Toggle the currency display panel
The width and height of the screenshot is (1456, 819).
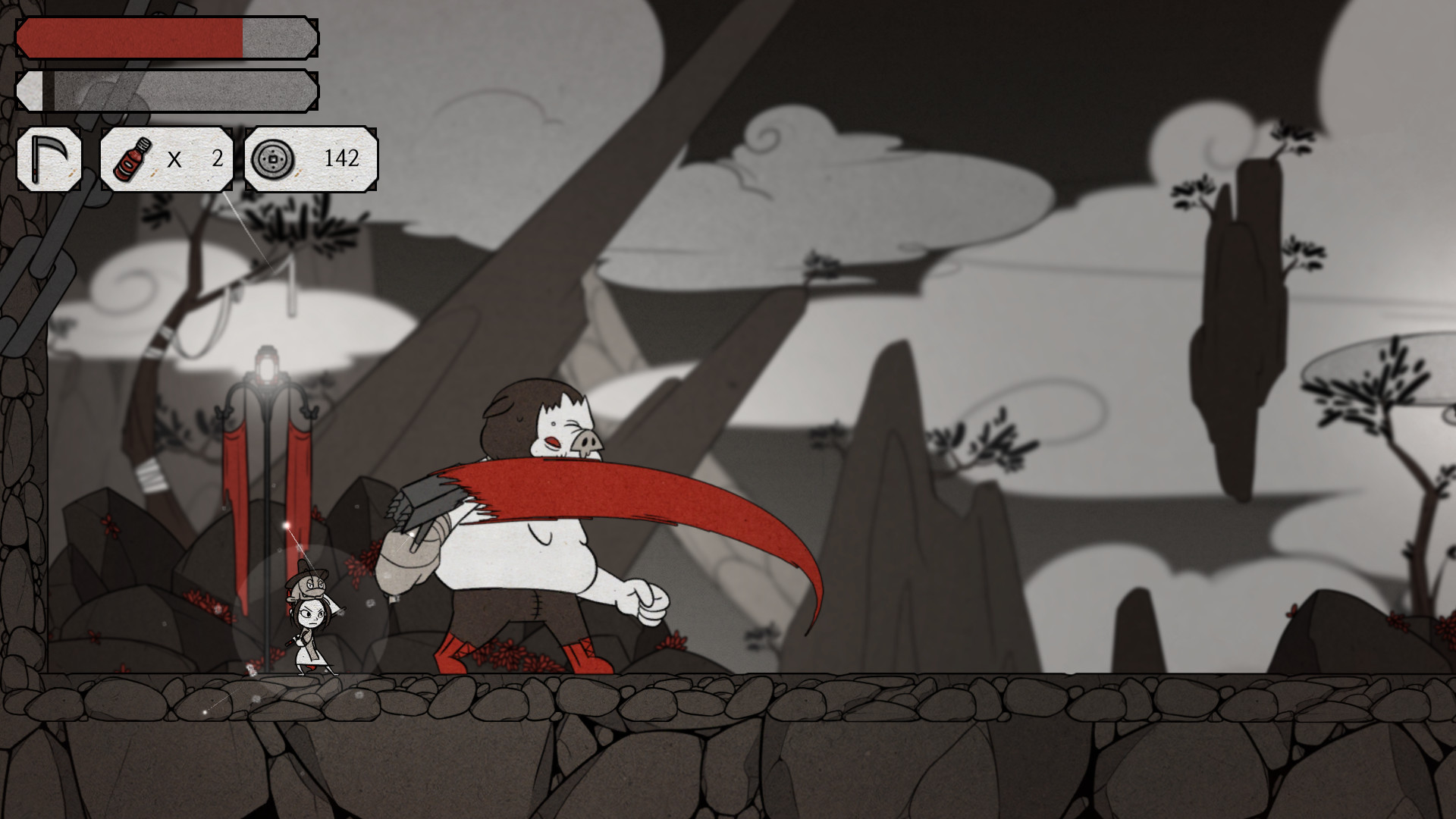click(307, 159)
